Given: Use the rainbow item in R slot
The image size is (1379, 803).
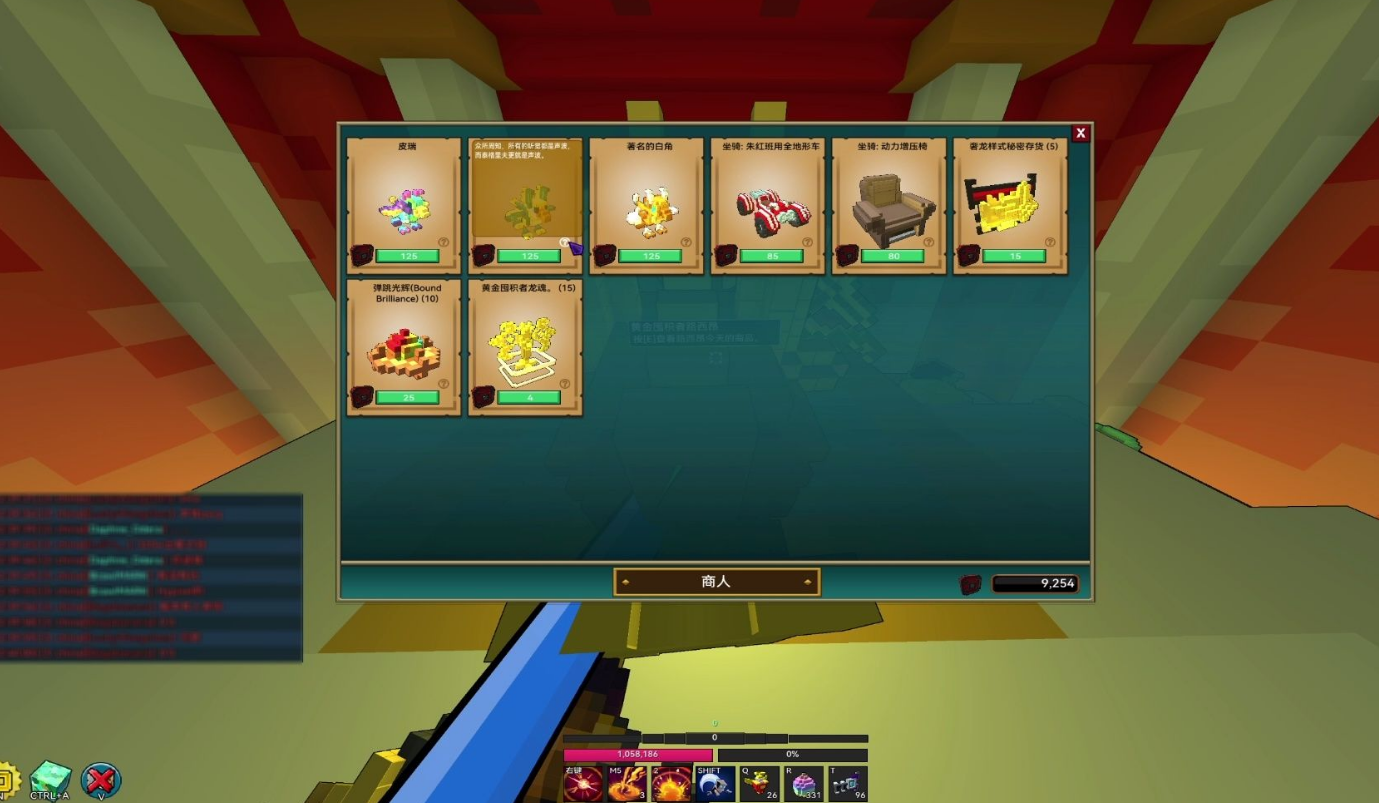Looking at the screenshot, I should (x=804, y=783).
